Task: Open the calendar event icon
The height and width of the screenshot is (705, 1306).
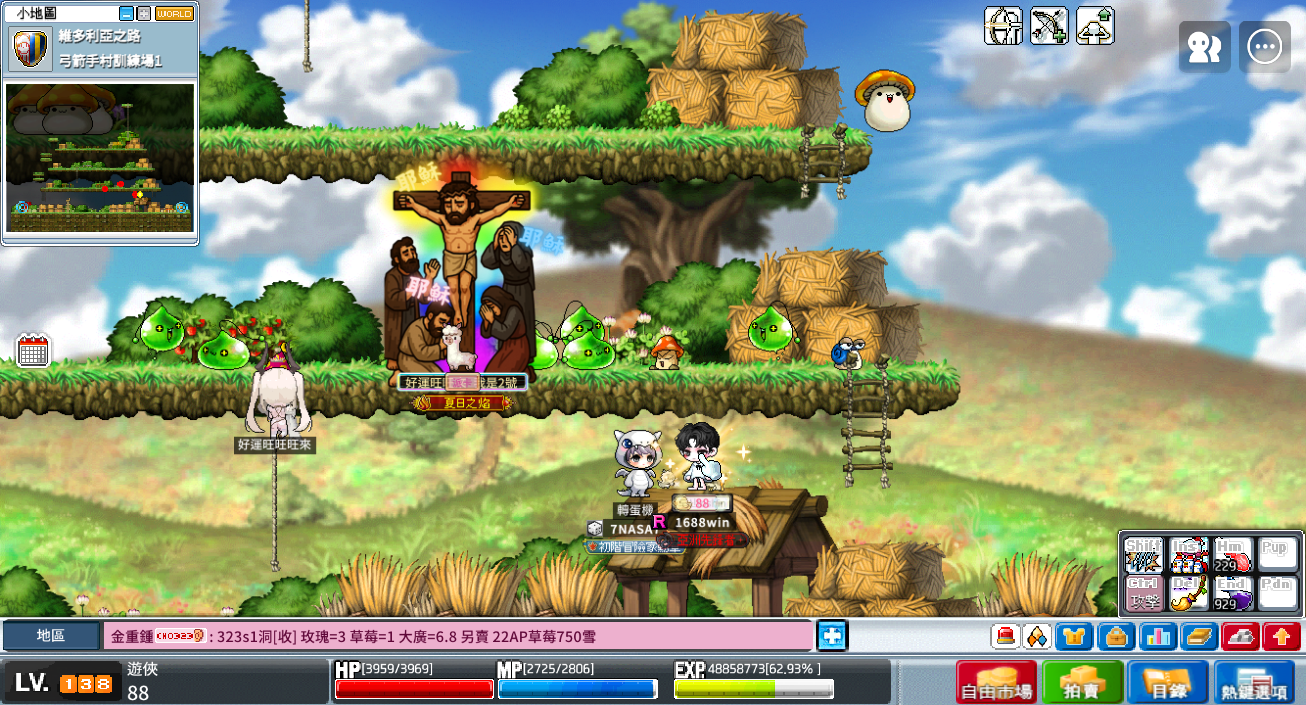Action: pos(33,351)
